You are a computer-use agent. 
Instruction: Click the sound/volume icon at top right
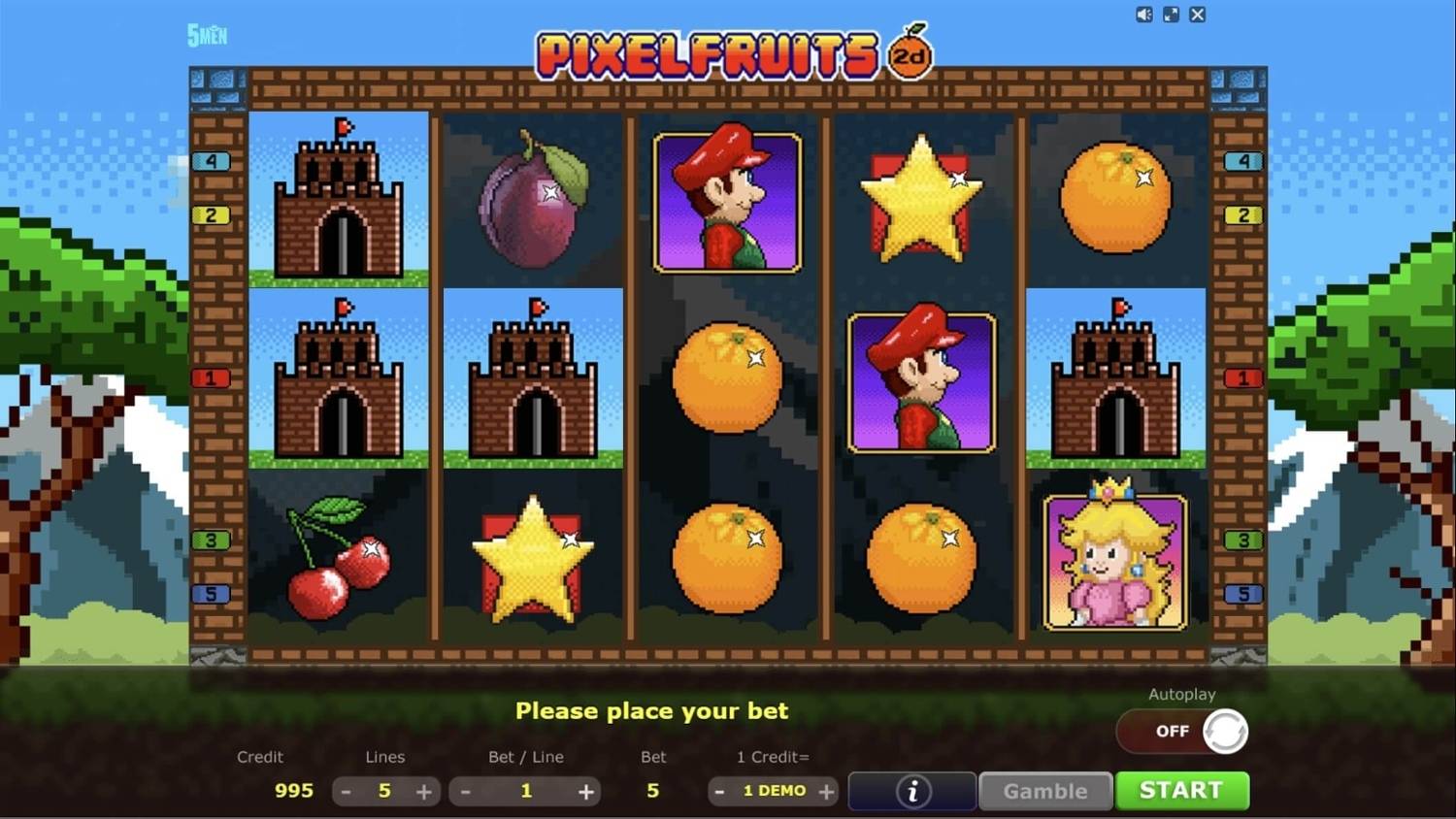[1143, 15]
